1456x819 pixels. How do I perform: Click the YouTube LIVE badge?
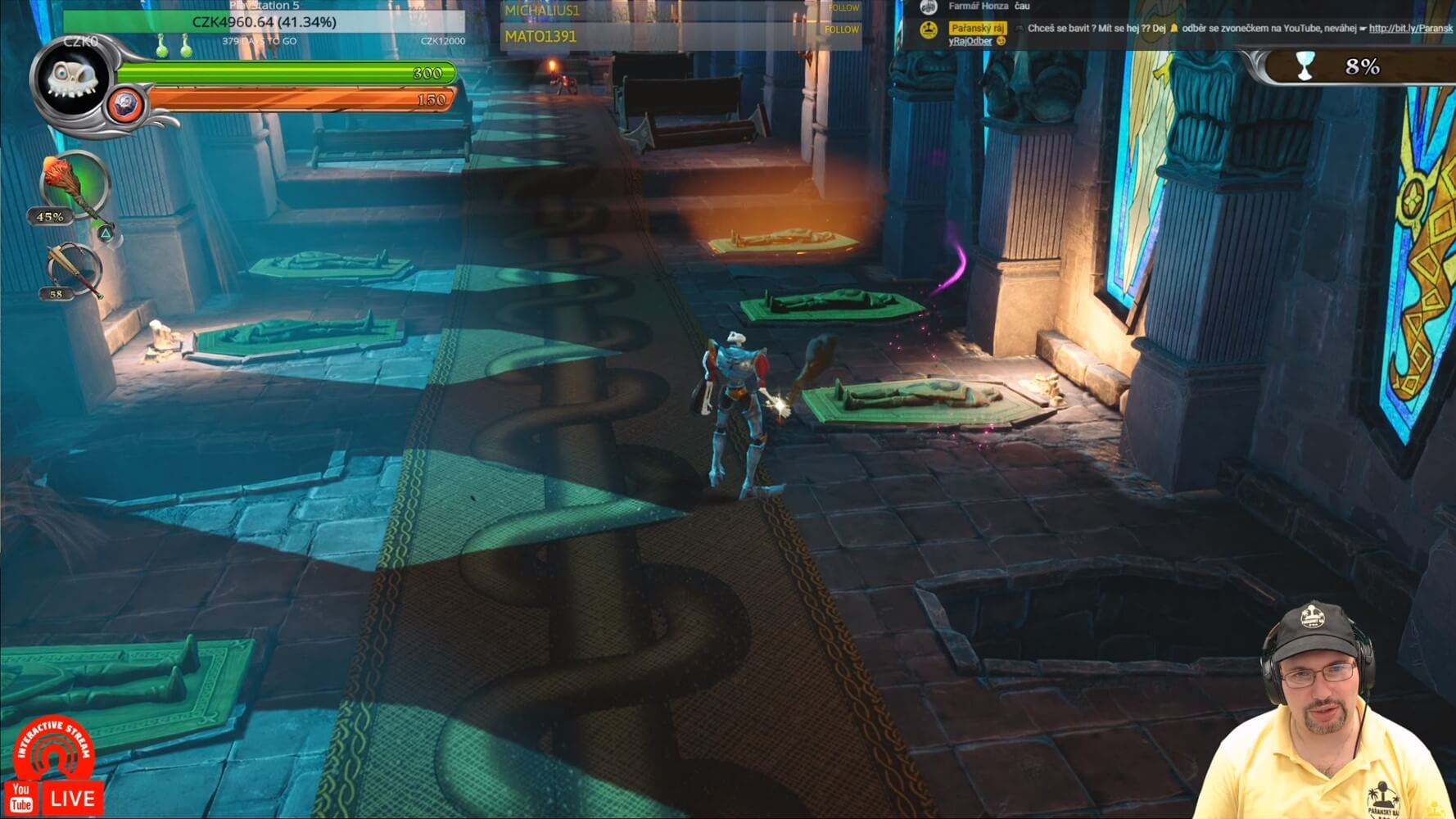point(54,797)
